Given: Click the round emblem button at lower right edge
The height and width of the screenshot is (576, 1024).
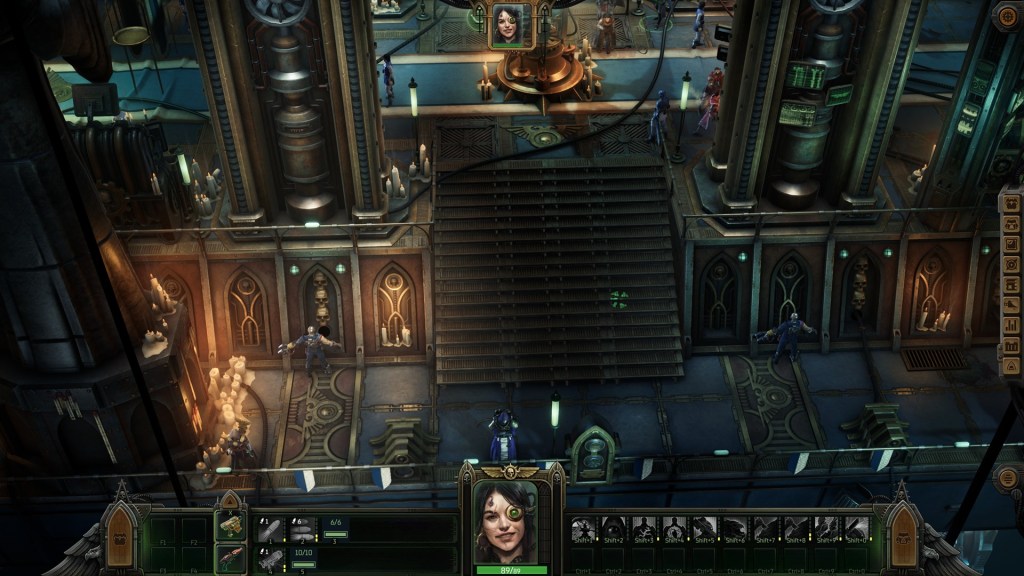Looking at the screenshot, I should tap(1007, 478).
